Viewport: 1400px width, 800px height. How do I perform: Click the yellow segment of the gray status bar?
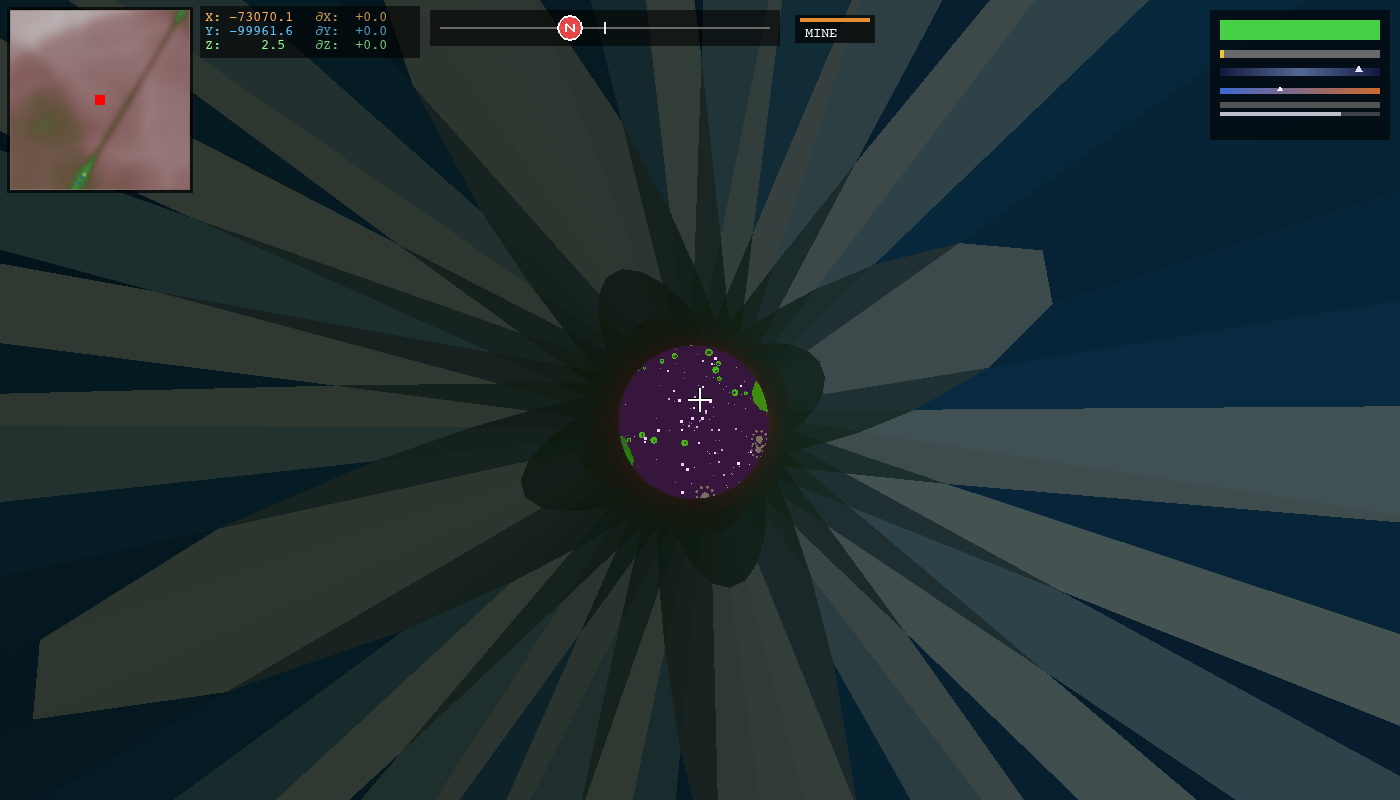(x=1222, y=54)
